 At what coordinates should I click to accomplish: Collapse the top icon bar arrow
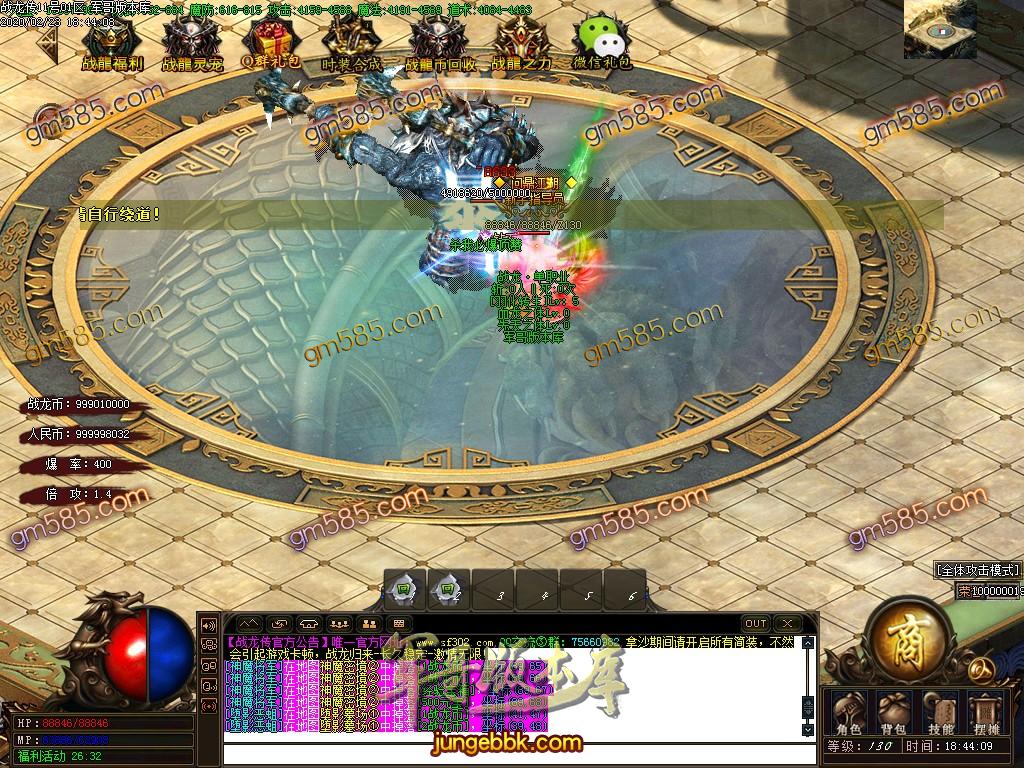[x=51, y=38]
